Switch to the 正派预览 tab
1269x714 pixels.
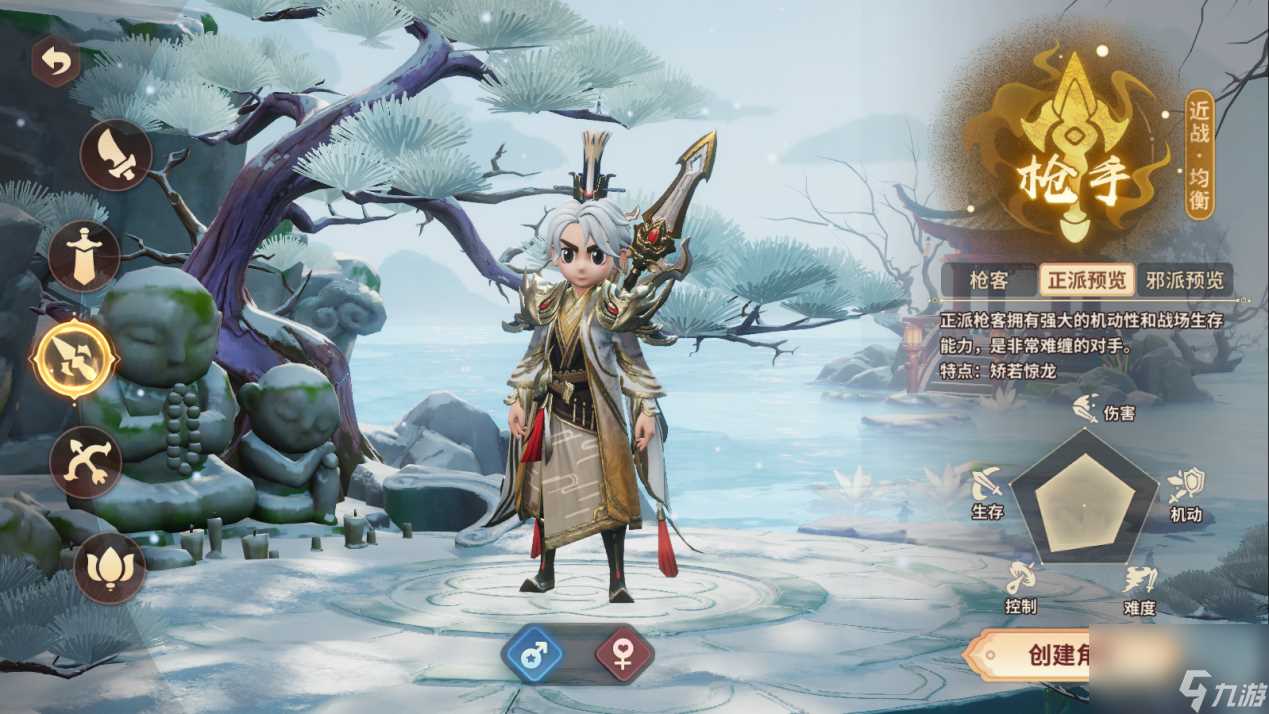click(1085, 280)
